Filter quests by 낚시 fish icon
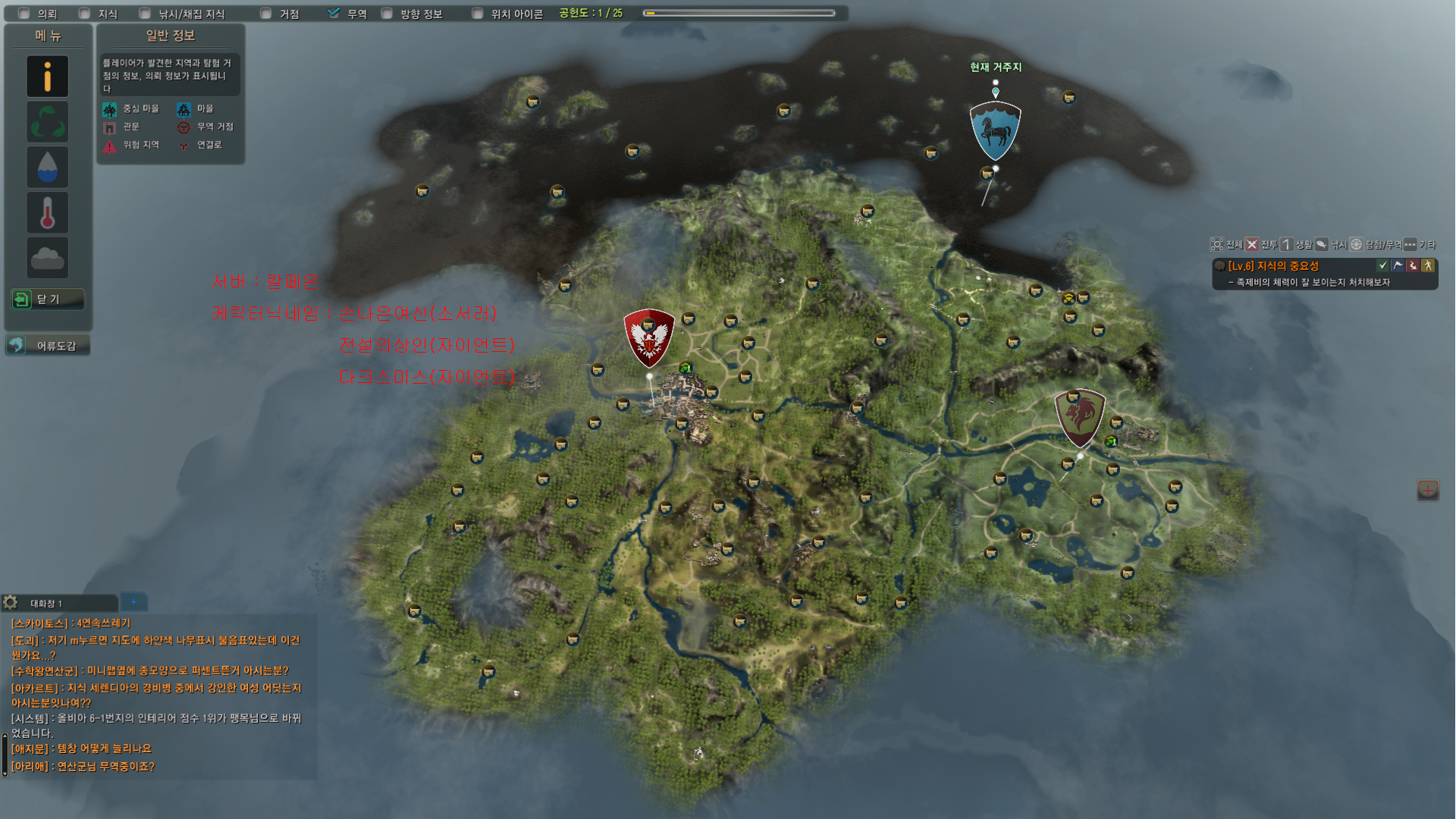Screen dimensions: 1456x819 [1321, 244]
